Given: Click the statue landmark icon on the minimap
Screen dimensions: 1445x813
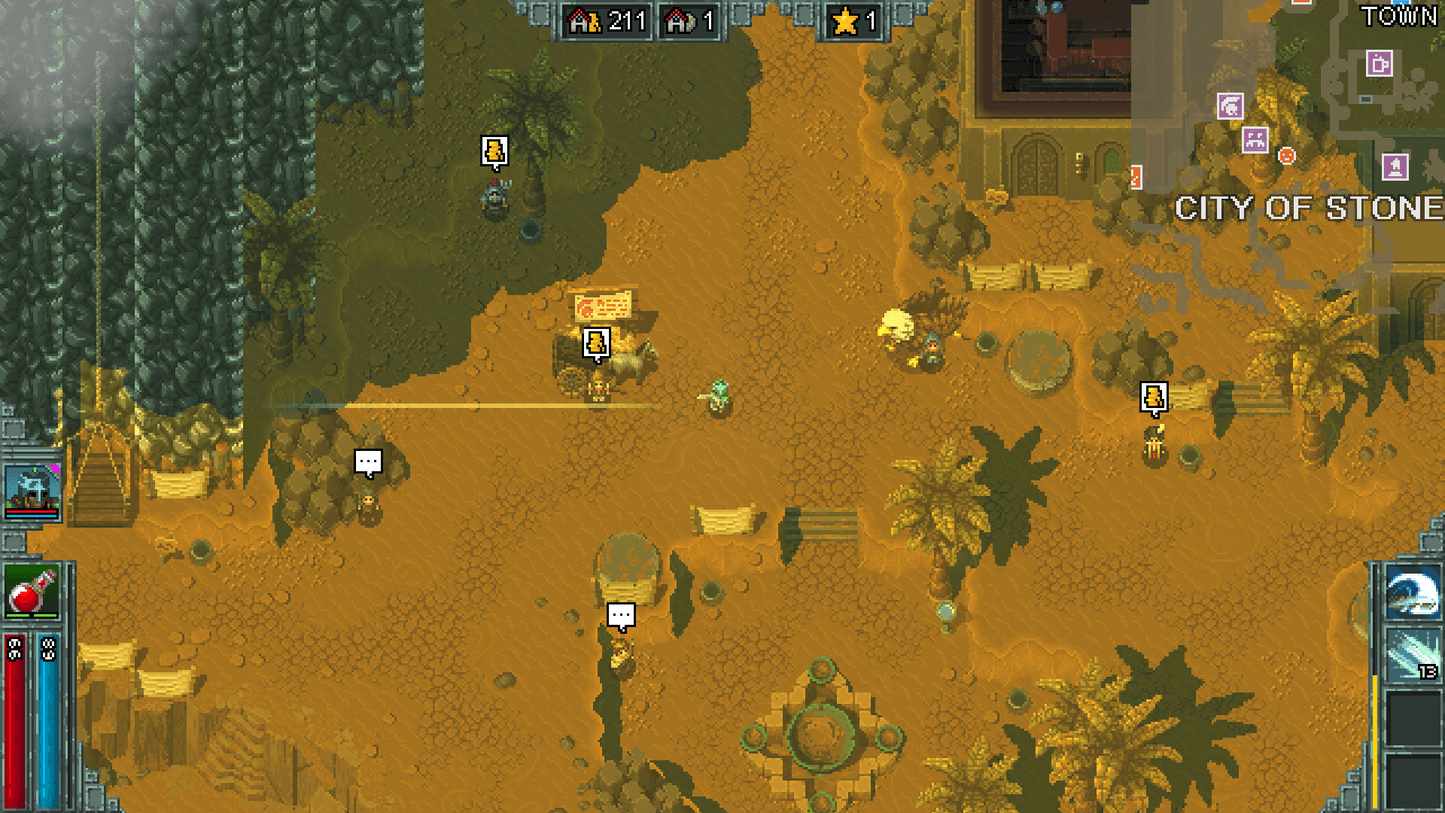Looking at the screenshot, I should [1393, 164].
